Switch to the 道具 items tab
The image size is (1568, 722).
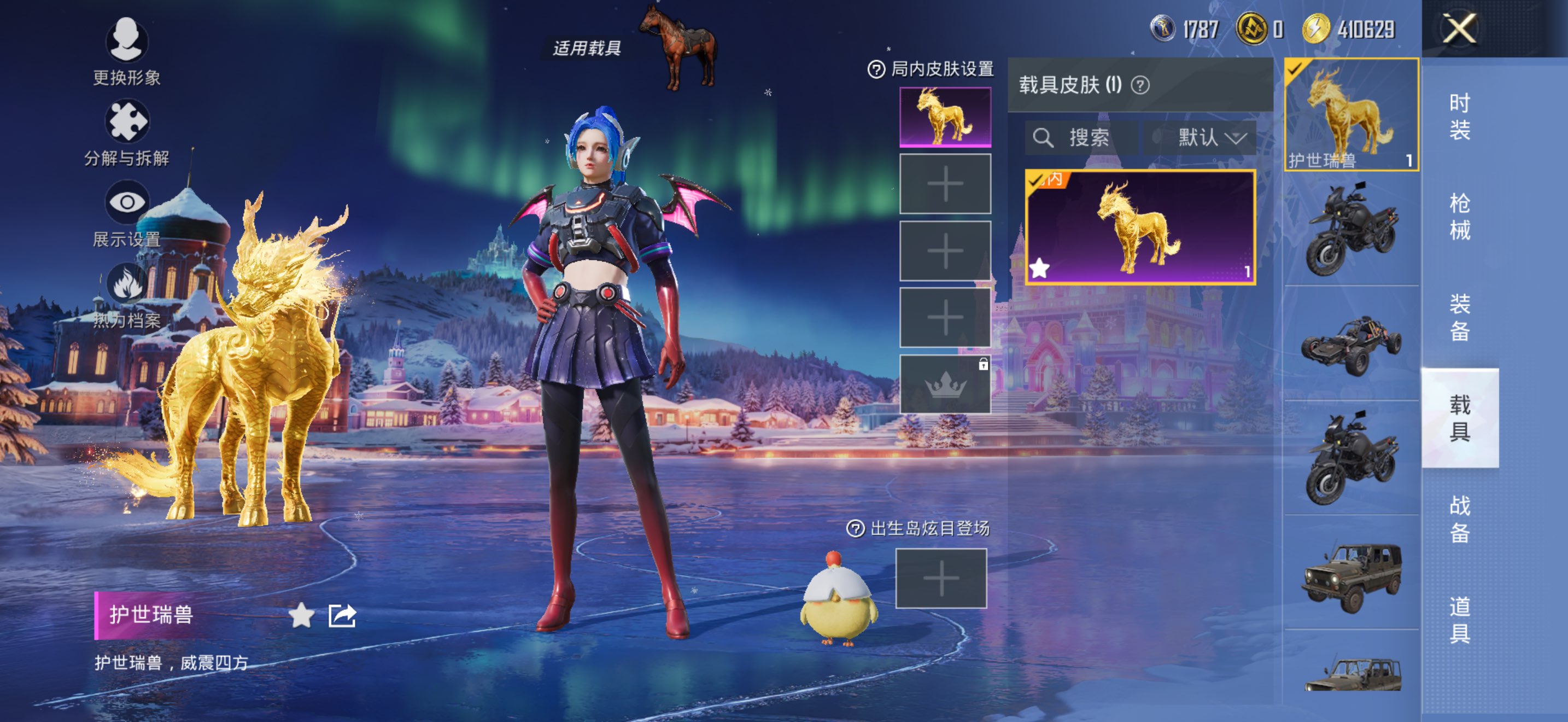(1459, 619)
